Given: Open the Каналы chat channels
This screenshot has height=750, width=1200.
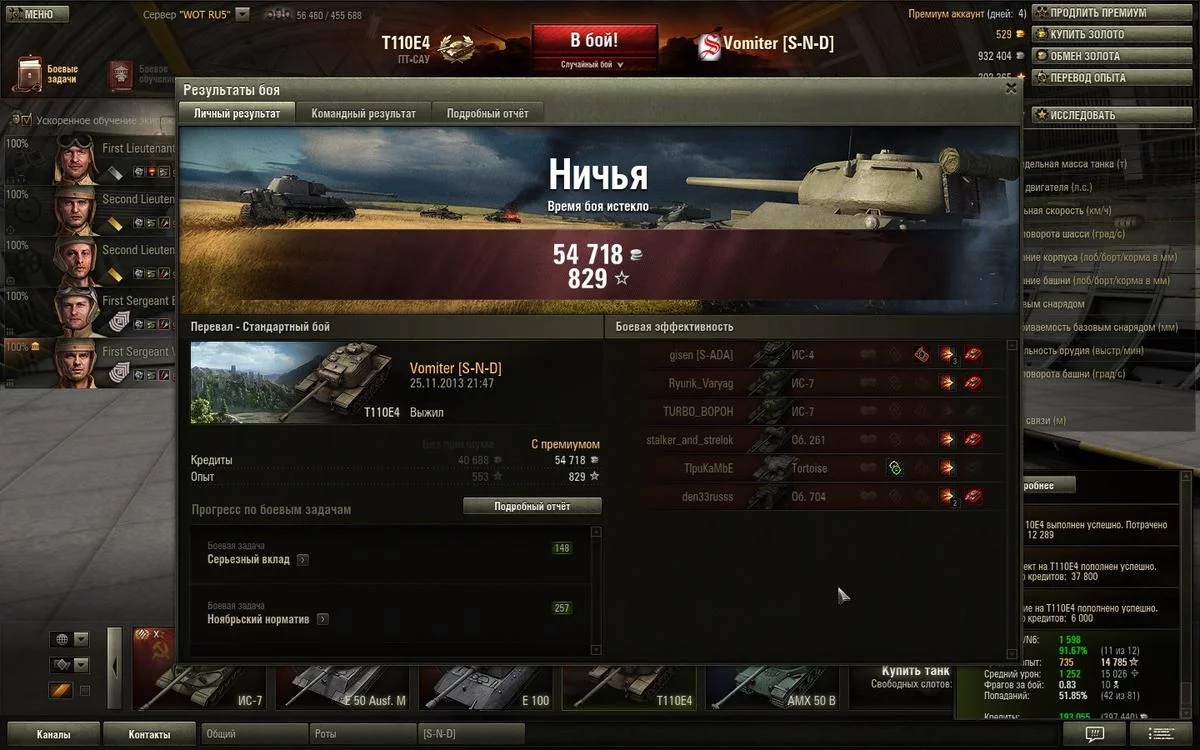Looking at the screenshot, I should 53,735.
